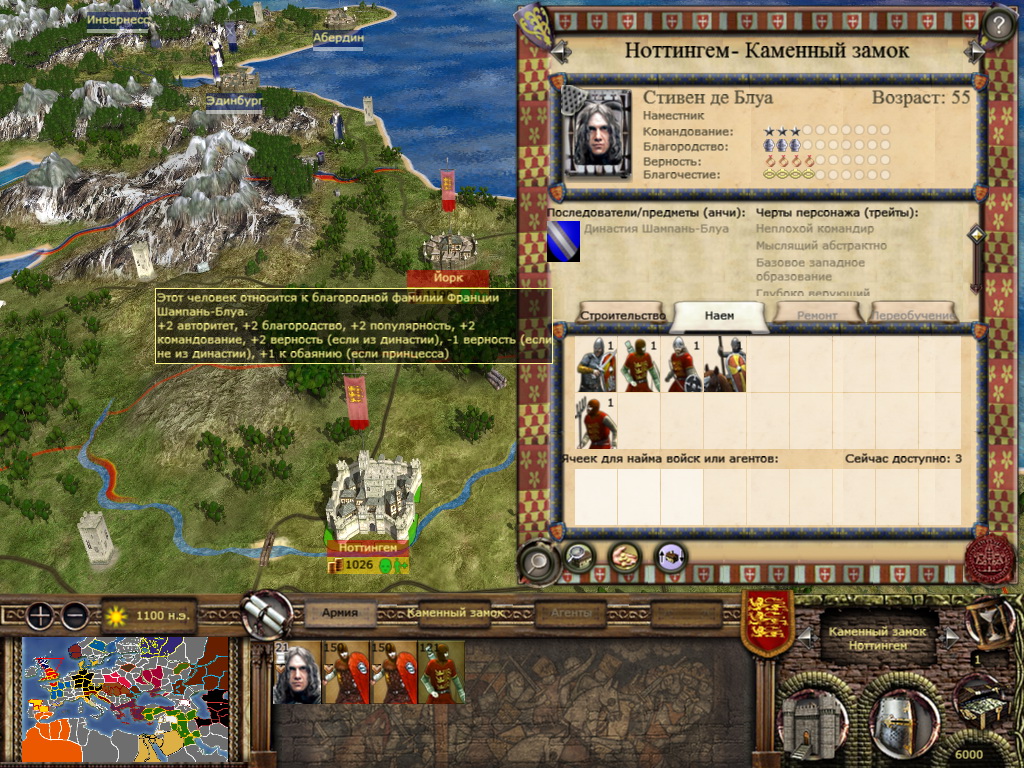Recruit the pitchfork peasant unit
Viewport: 1024px width, 768px height.
pyautogui.click(x=596, y=421)
